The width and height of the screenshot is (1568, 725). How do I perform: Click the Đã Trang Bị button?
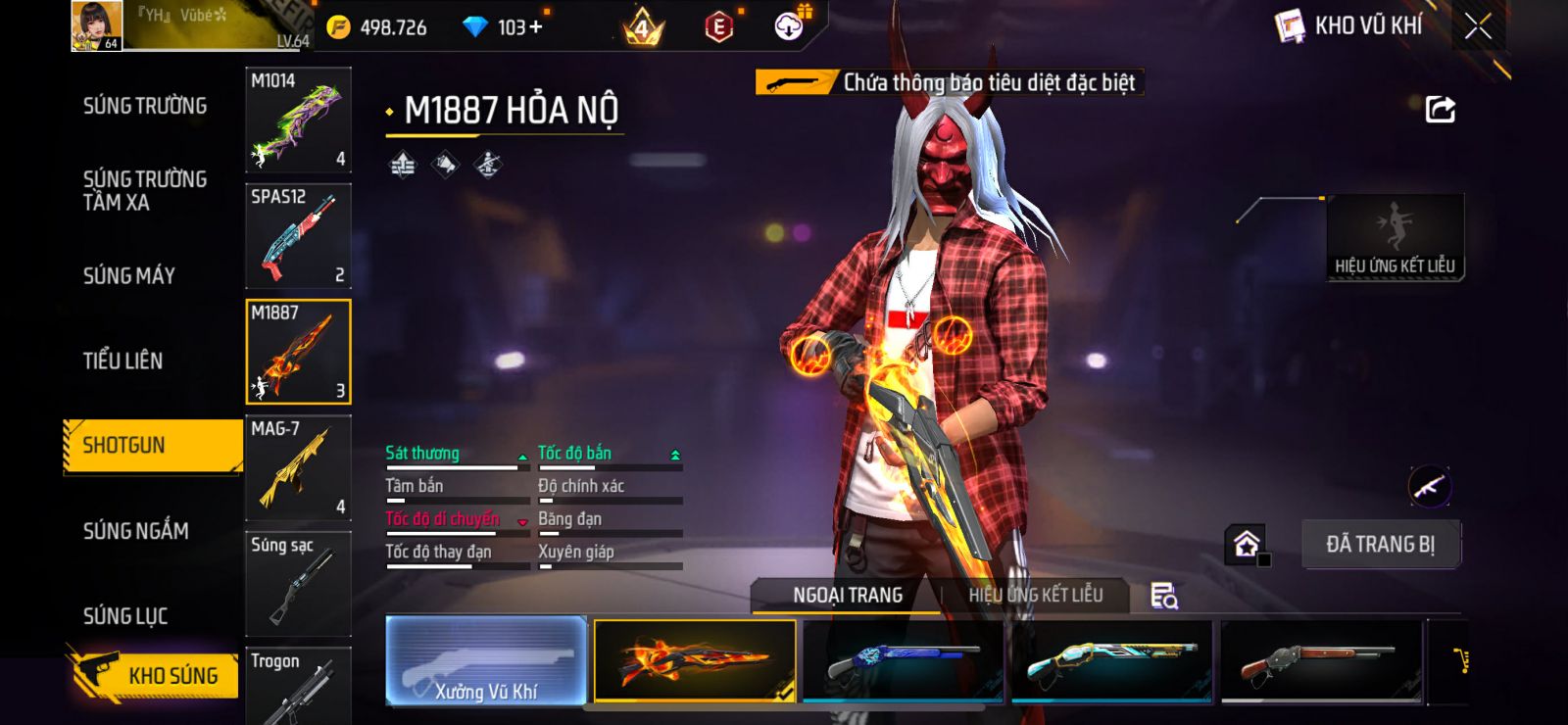point(1380,545)
